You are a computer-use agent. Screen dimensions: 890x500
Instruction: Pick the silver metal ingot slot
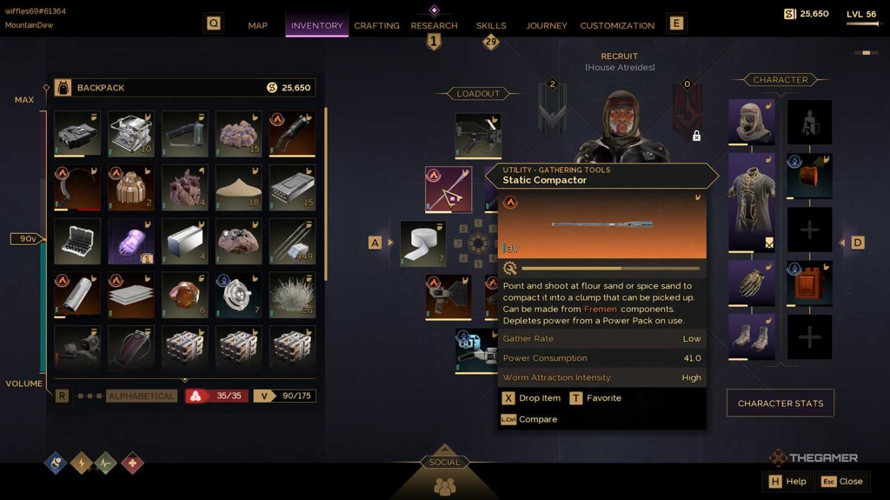pyautogui.click(x=185, y=241)
